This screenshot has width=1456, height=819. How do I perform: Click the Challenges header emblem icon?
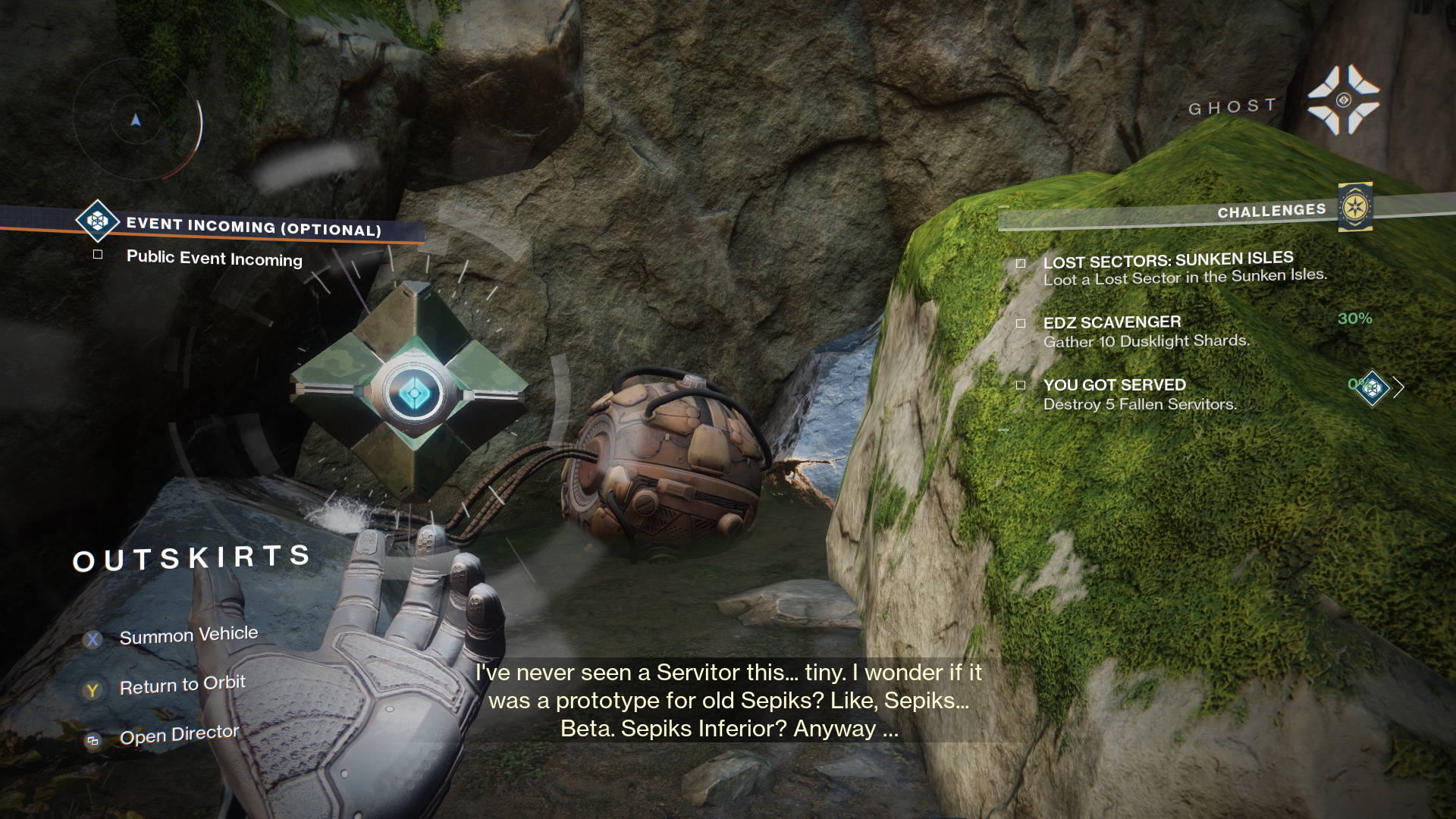(1355, 207)
